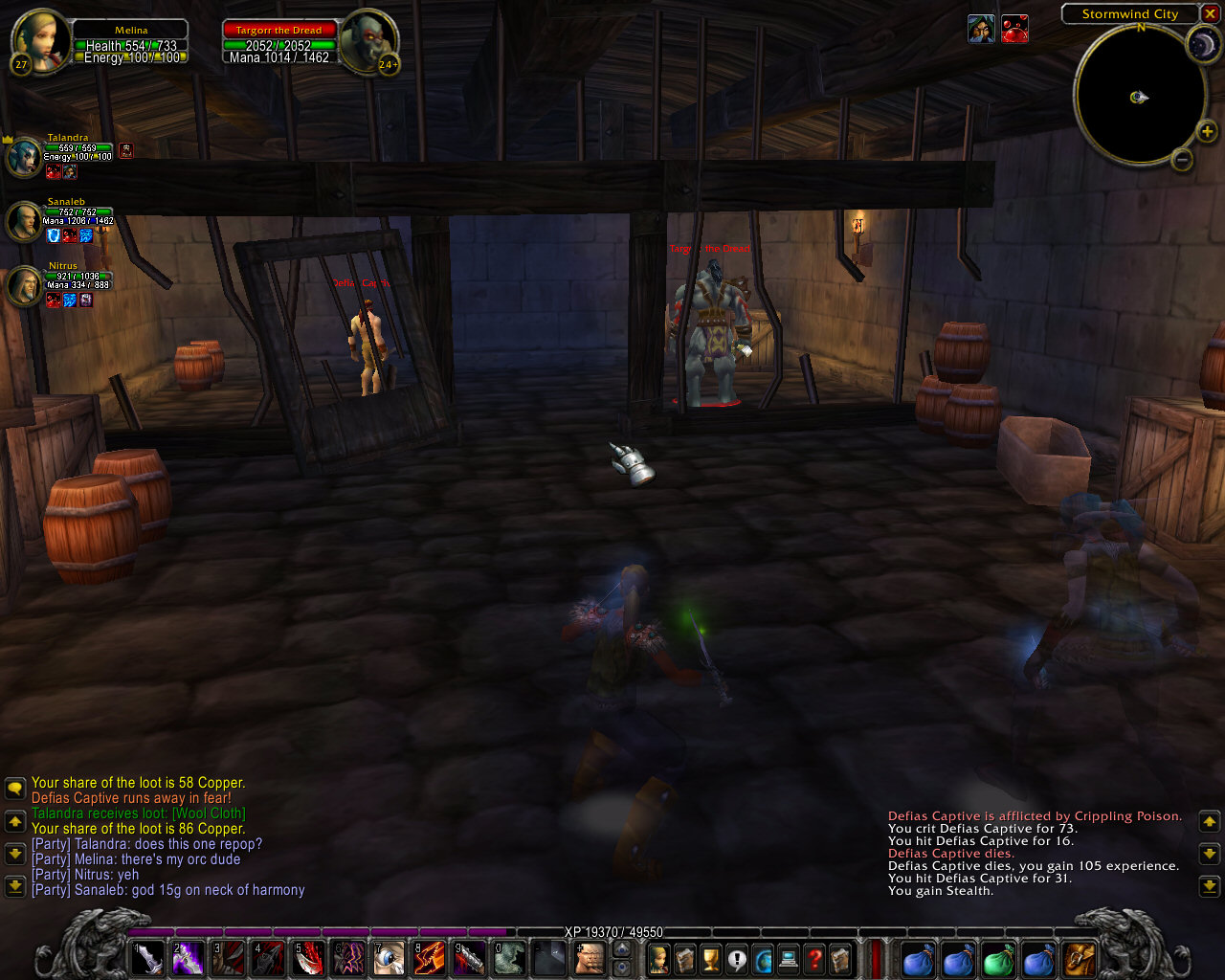Zoom out the minimap with minus button
Viewport: 1225px width, 980px height.
tap(1182, 160)
